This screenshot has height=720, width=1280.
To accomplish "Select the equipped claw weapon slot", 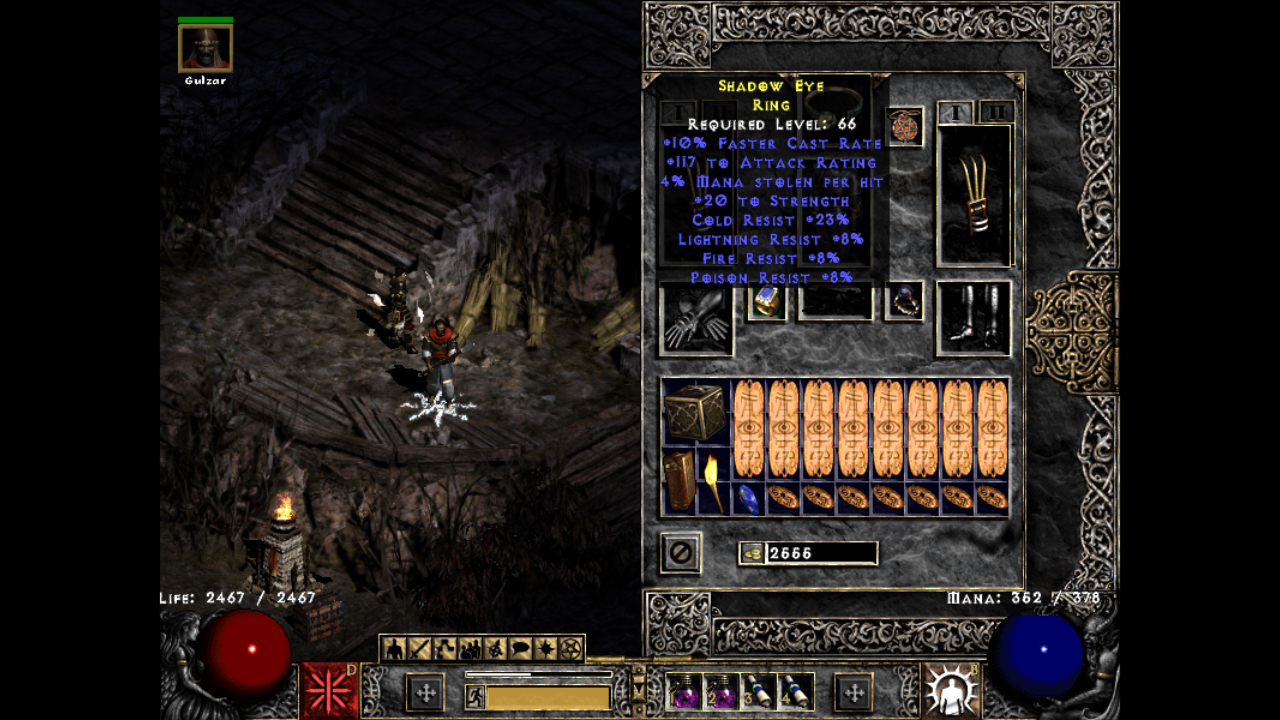I will click(975, 195).
